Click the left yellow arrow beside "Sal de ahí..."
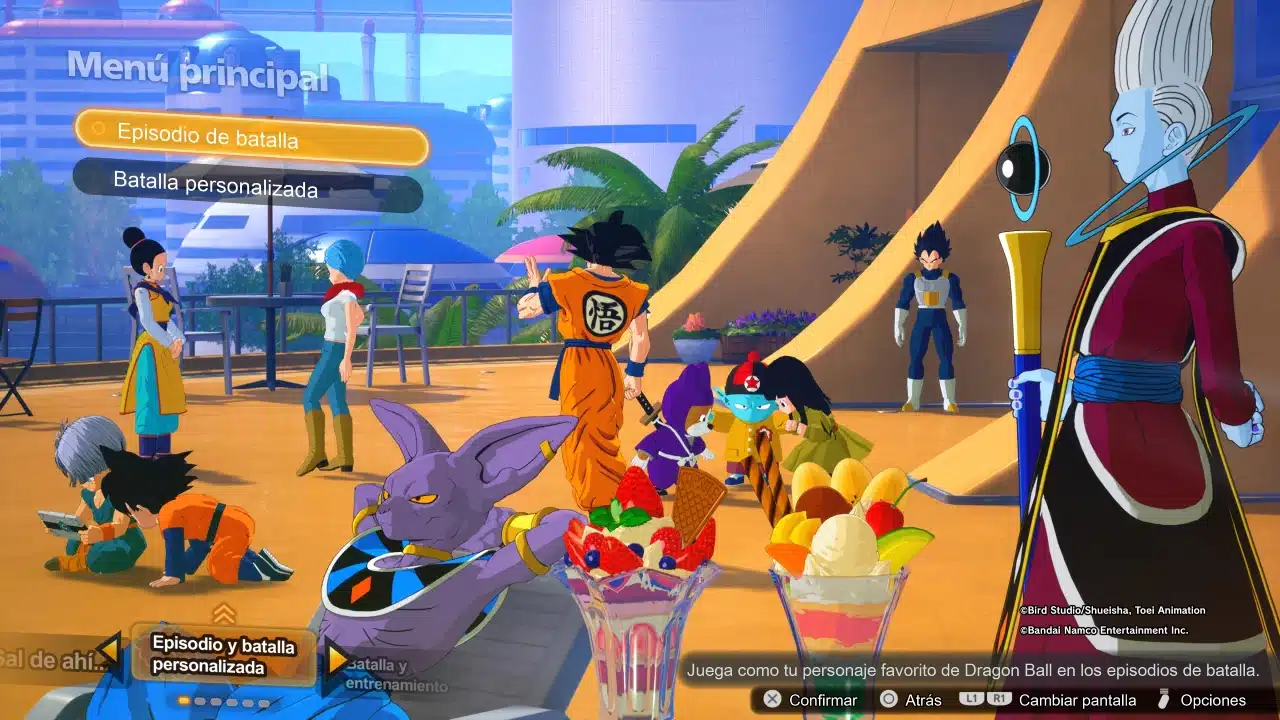 pyautogui.click(x=108, y=650)
